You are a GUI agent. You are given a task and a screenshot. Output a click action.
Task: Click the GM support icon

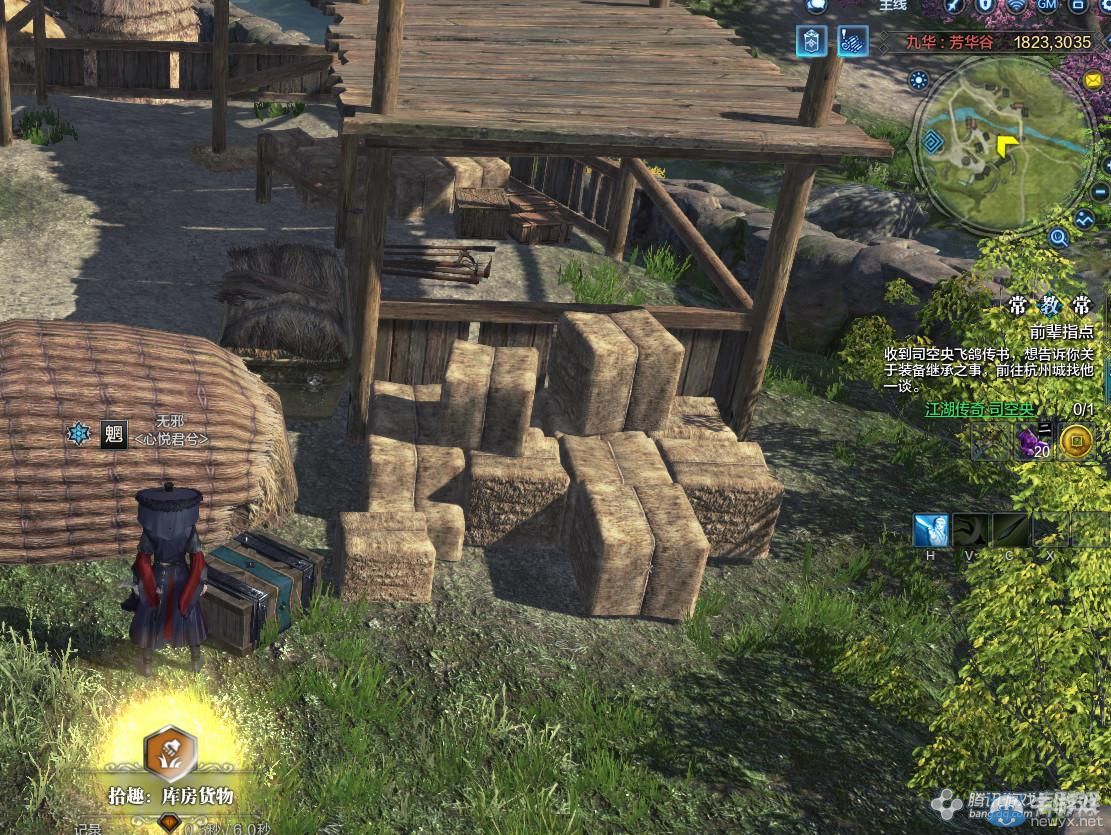pos(1047,5)
